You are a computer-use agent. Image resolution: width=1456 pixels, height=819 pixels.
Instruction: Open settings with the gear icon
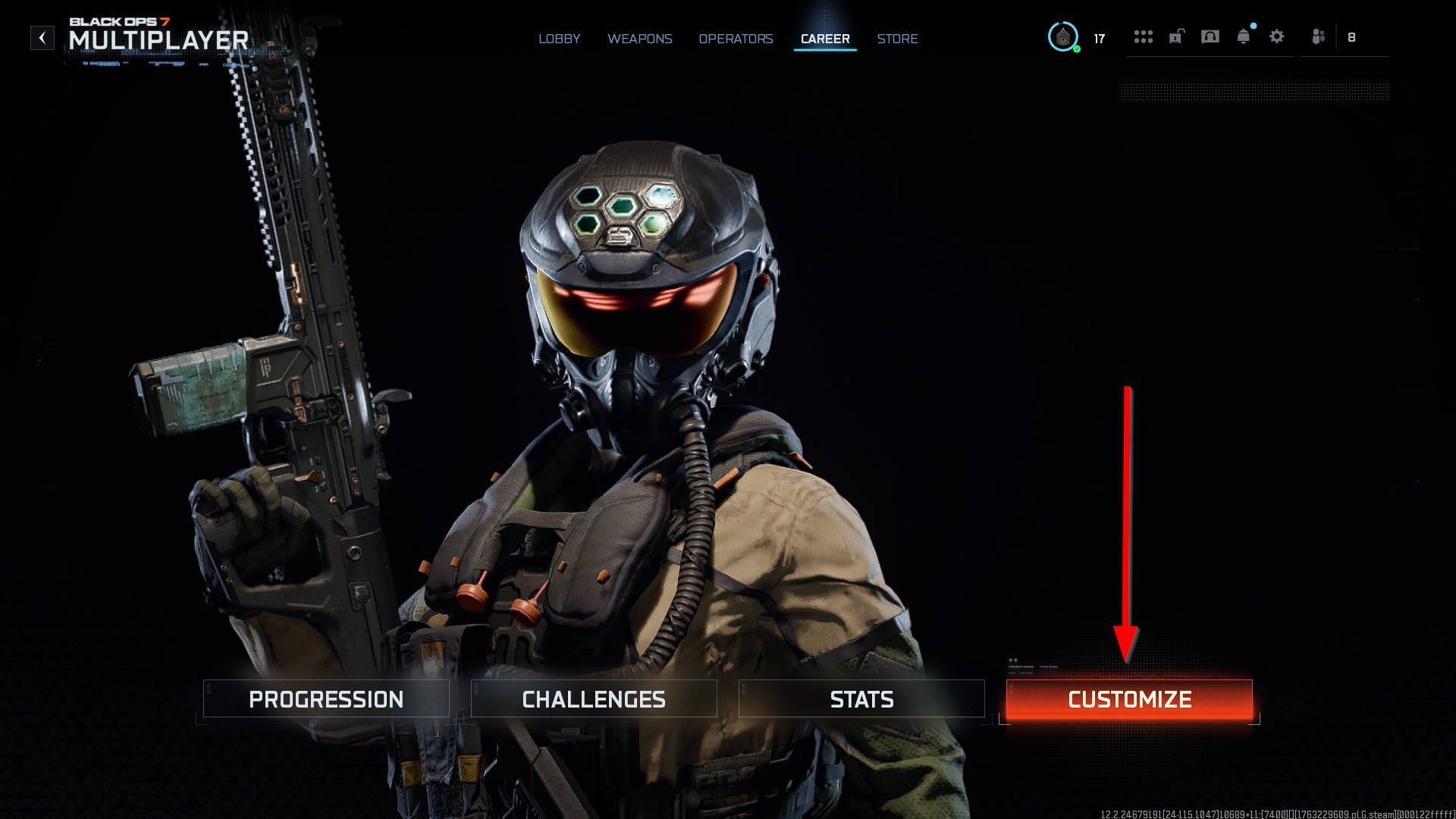1277,36
